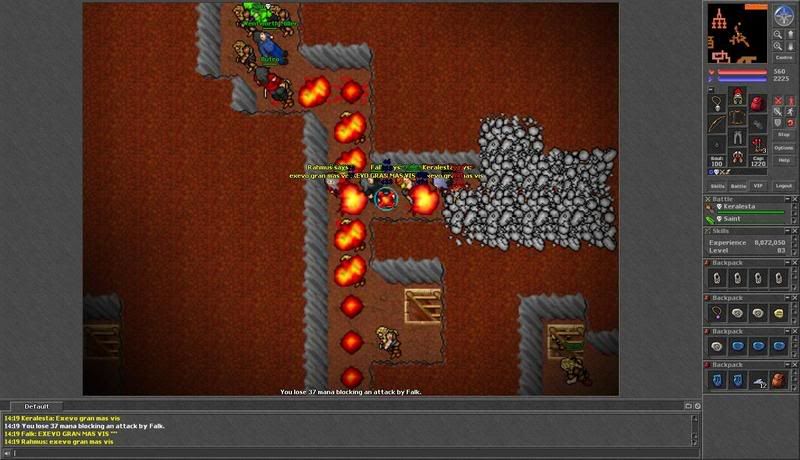The image size is (800, 460).
Task: Open the Options menu
Action: 784,147
